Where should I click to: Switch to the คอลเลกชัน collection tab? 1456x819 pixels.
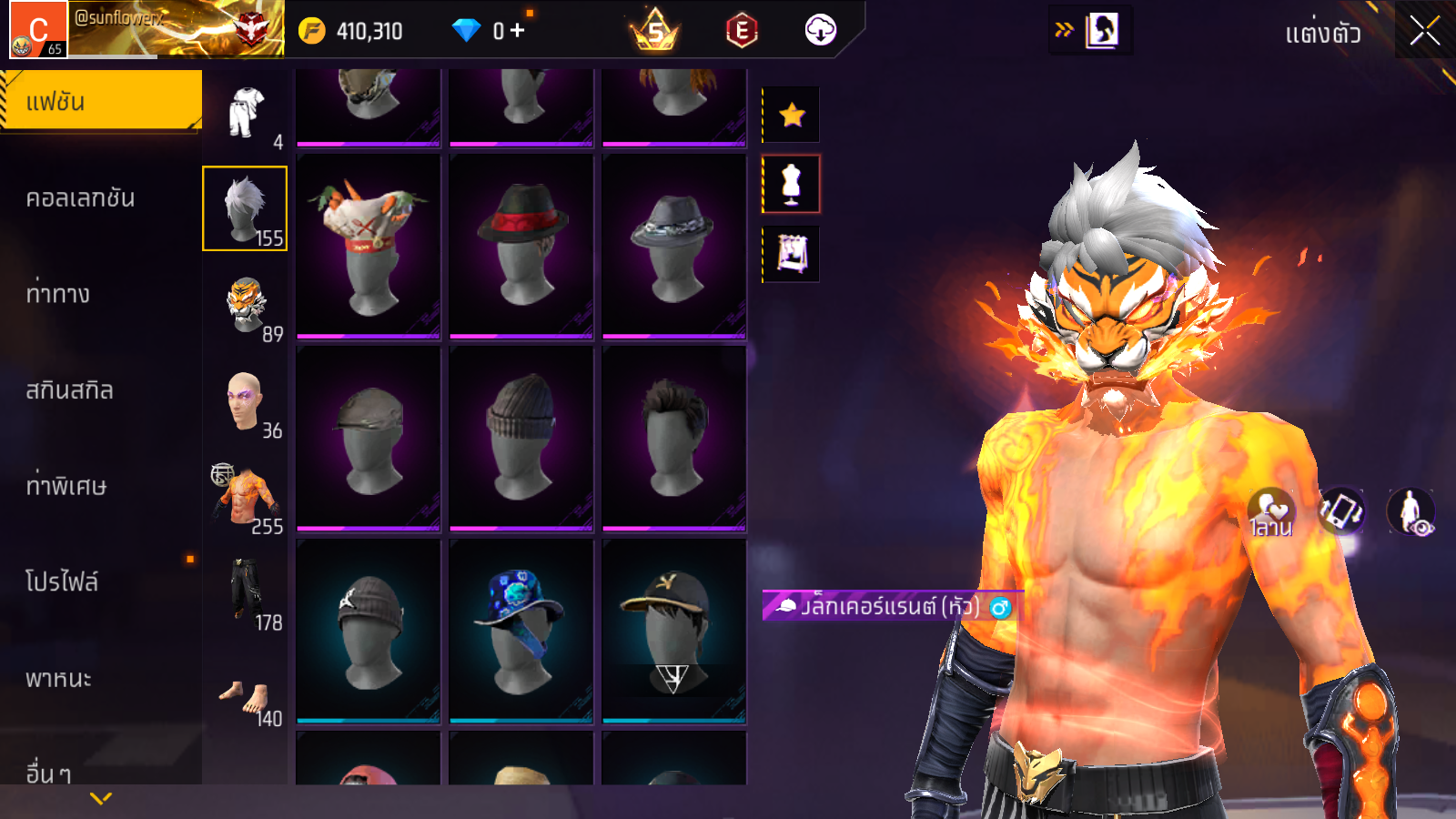[x=81, y=198]
